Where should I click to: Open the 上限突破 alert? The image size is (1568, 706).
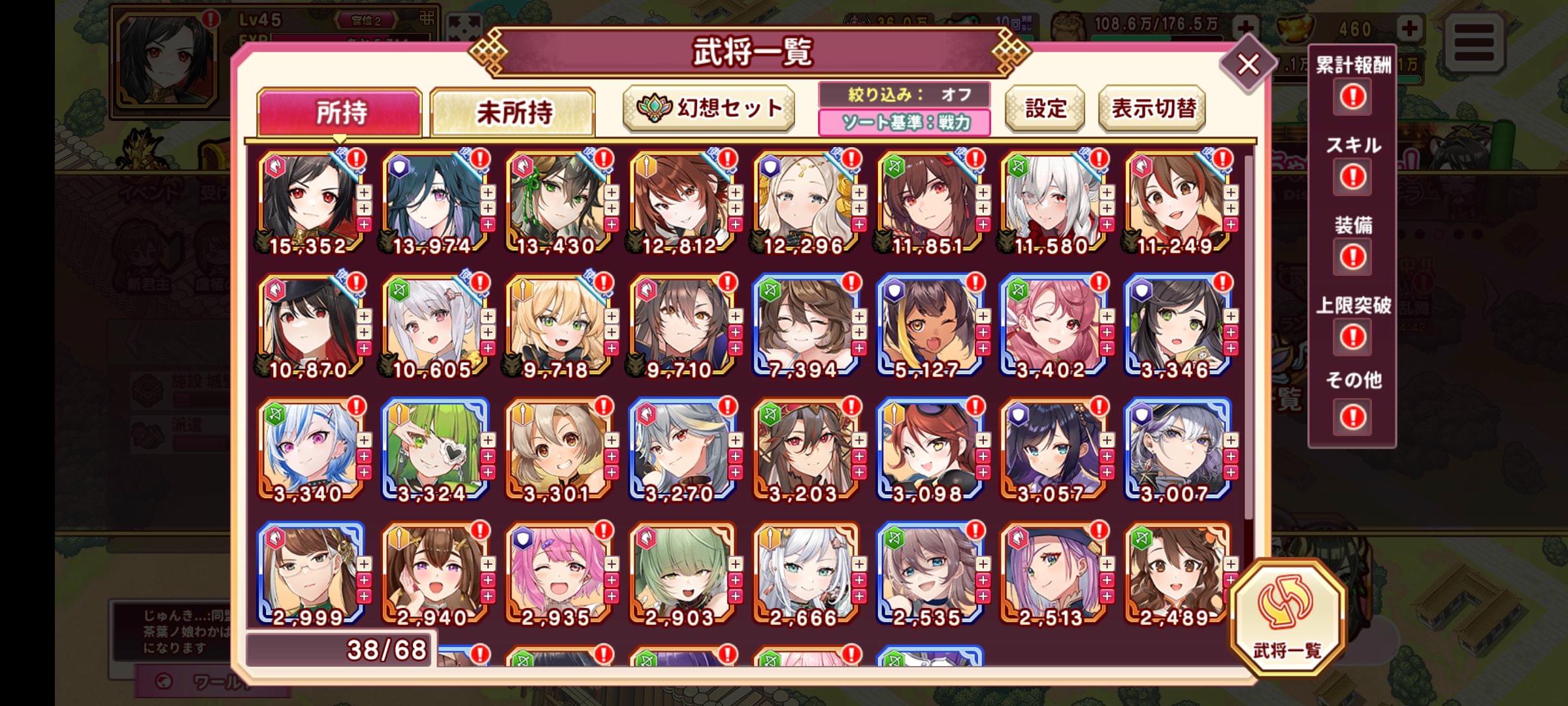point(1352,337)
